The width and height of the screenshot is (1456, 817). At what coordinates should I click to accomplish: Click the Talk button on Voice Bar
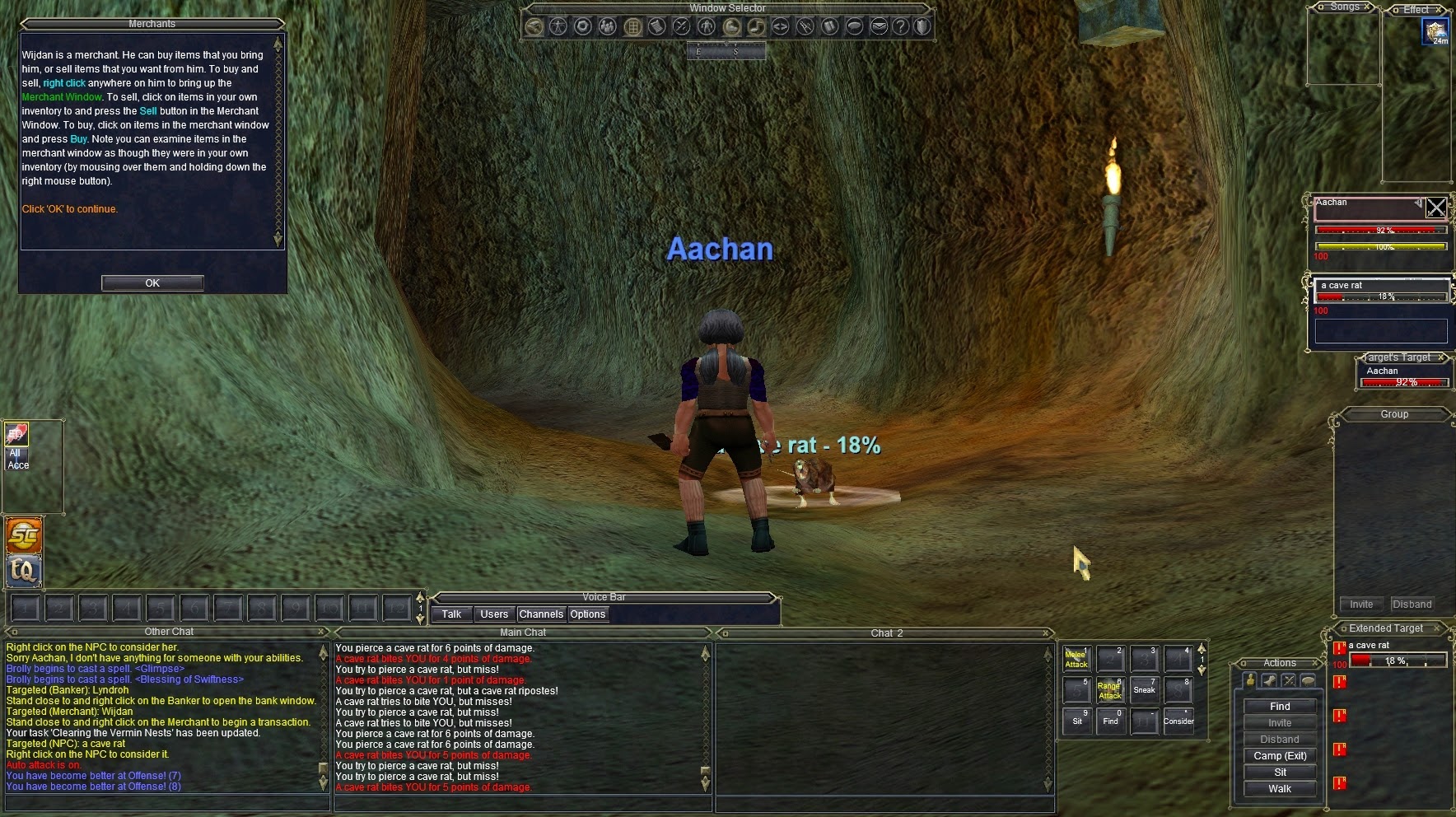pos(451,614)
